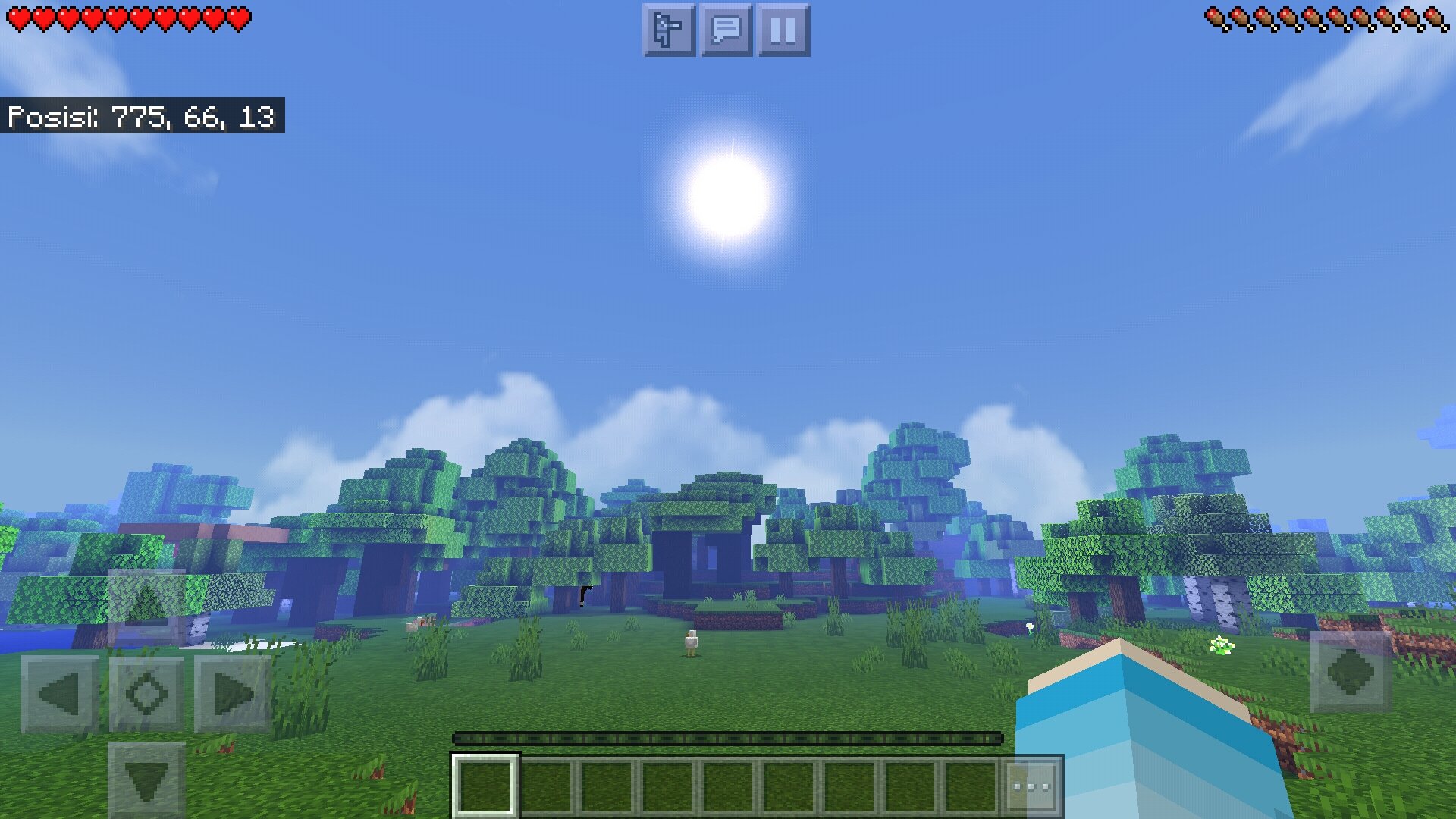
Task: Toggle sneak with the center D-pad button
Action: 149,692
